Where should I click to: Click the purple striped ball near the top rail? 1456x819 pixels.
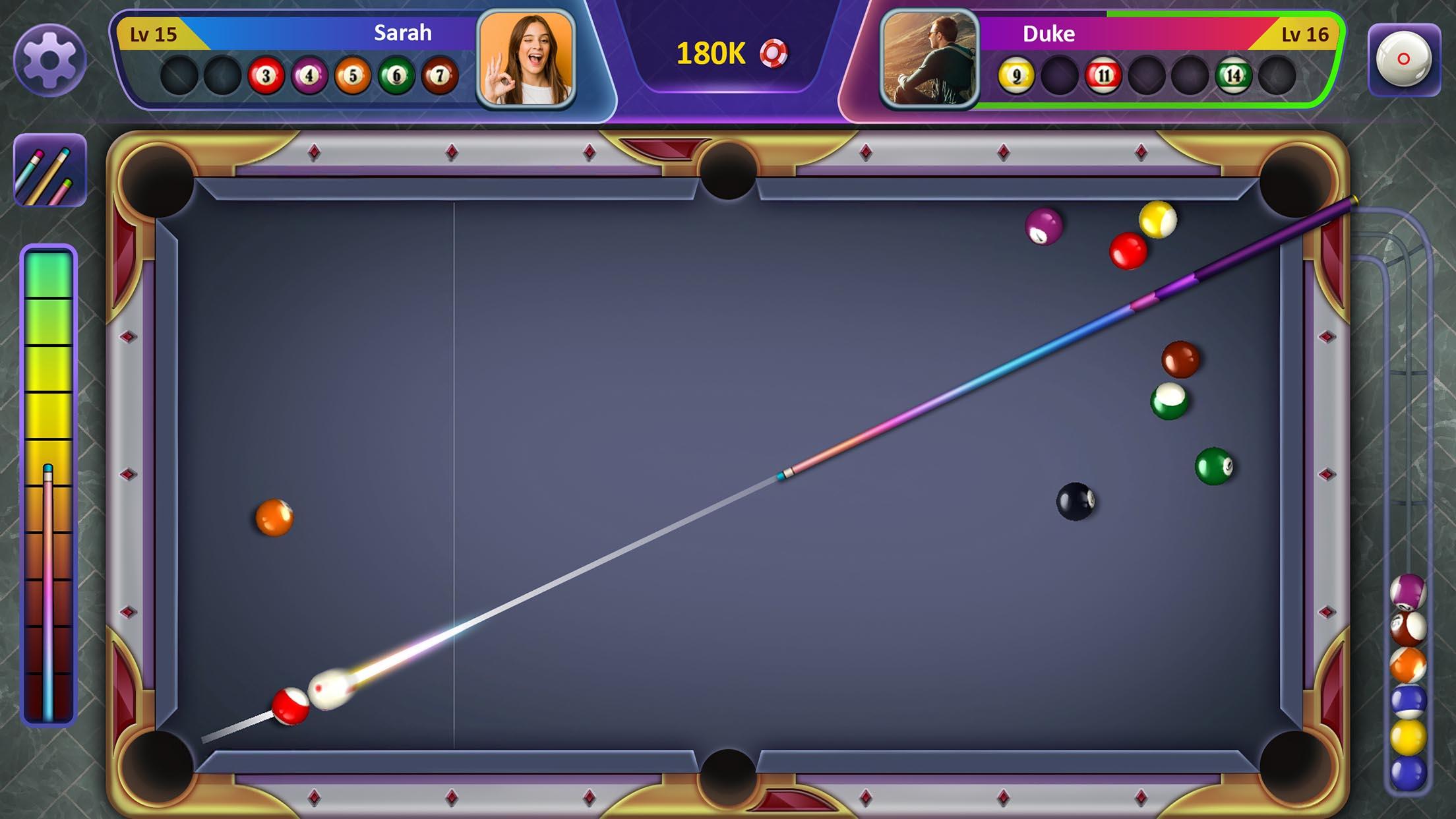point(1042,226)
